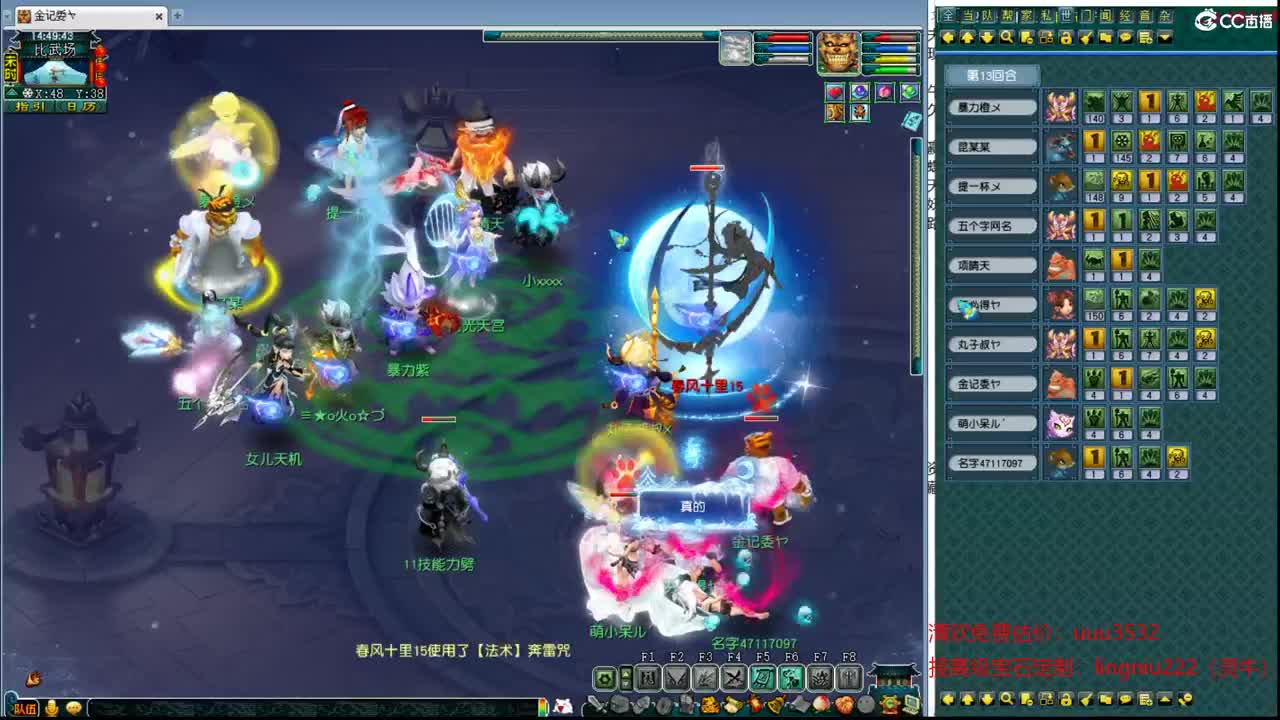
Task: Click the sword item icon in the item tray
Action: 596,704
